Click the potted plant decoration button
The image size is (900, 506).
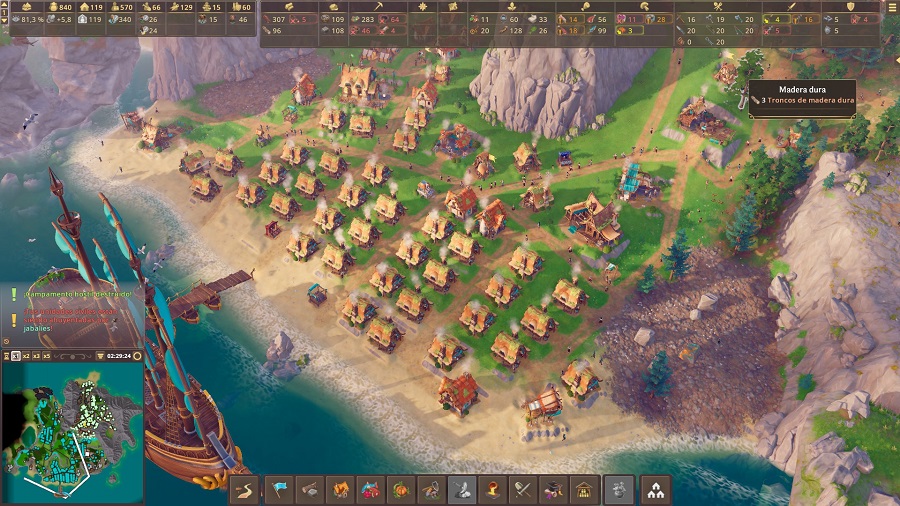tap(619, 489)
